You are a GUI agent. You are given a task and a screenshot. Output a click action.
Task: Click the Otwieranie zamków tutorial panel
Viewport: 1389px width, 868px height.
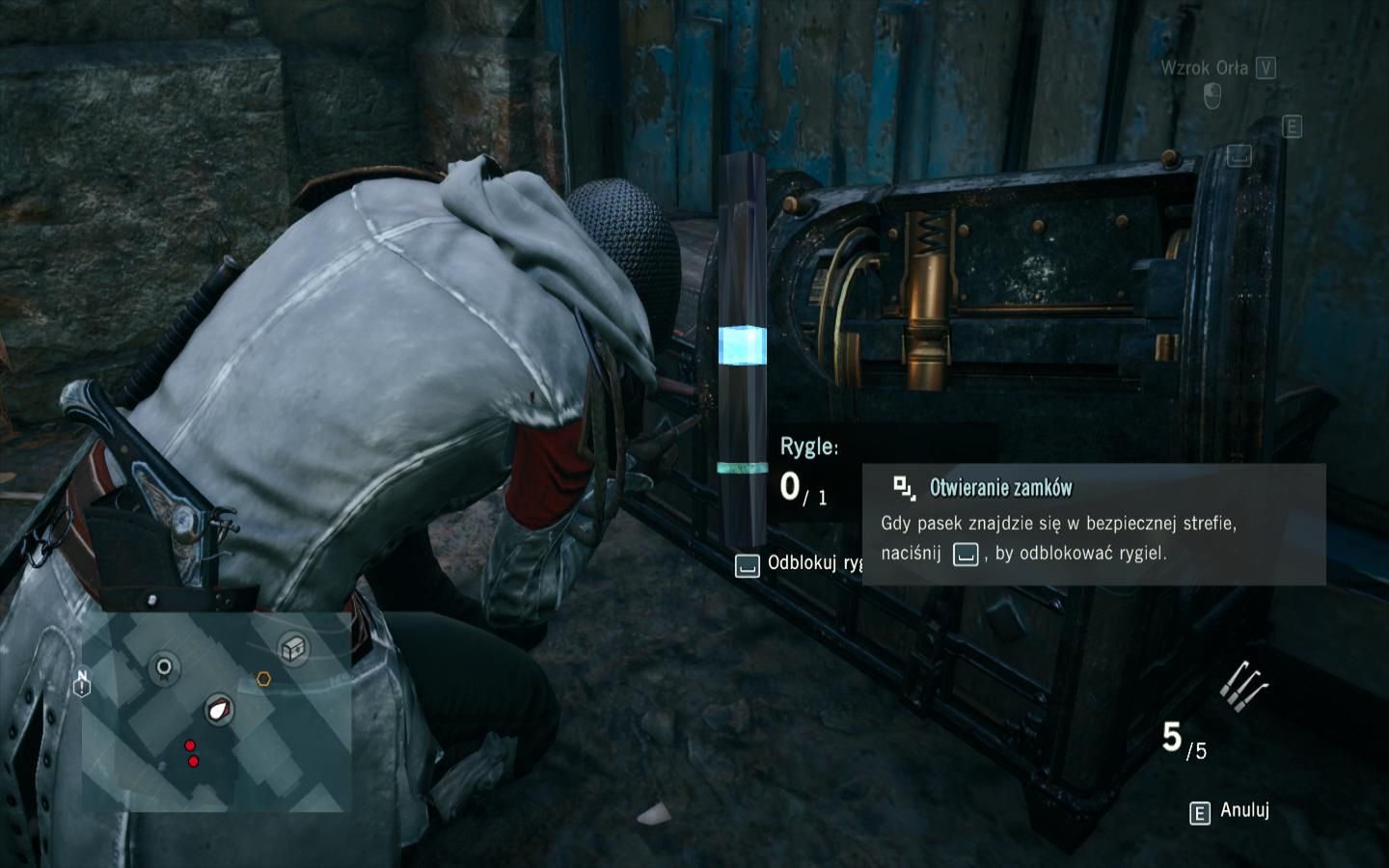click(x=1094, y=525)
